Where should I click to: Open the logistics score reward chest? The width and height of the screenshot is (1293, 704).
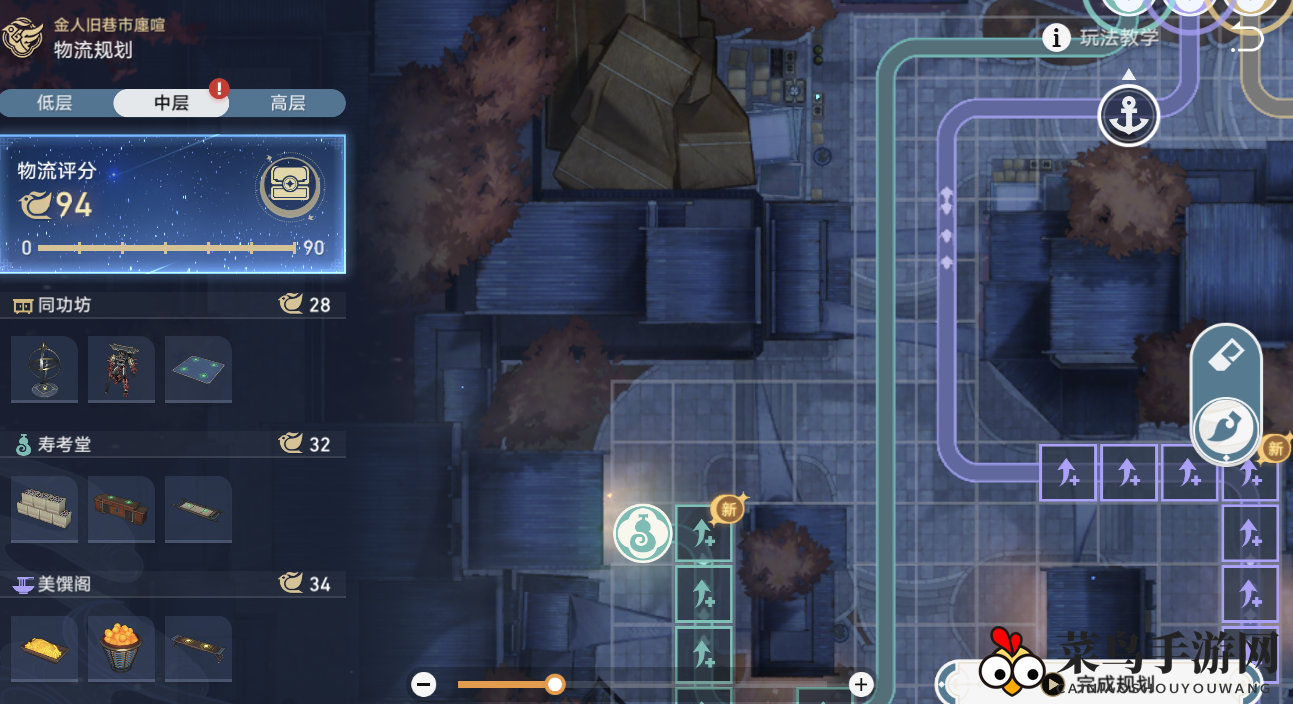(x=289, y=186)
